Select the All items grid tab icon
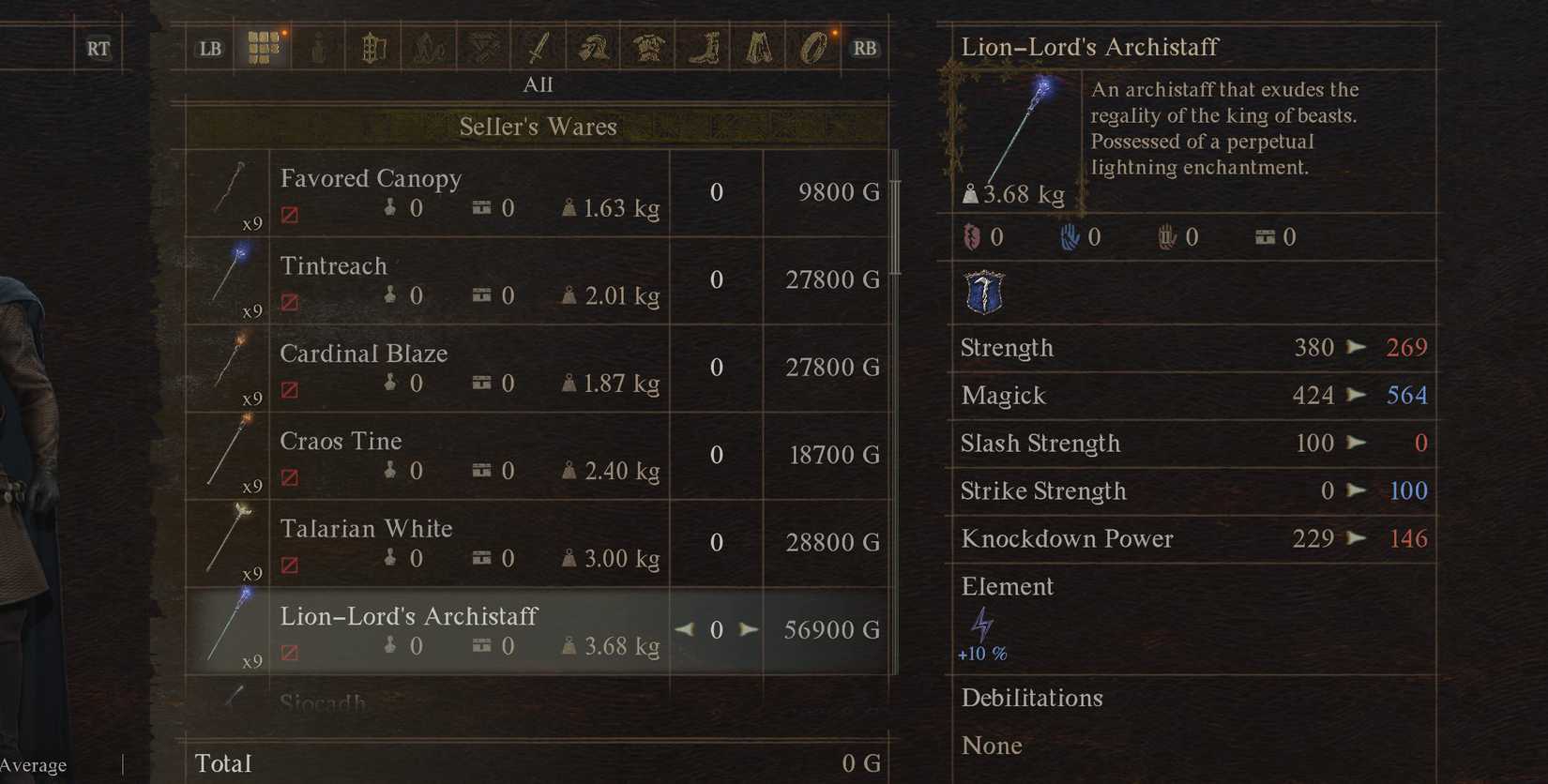Viewport: 1548px width, 784px height. 264,47
